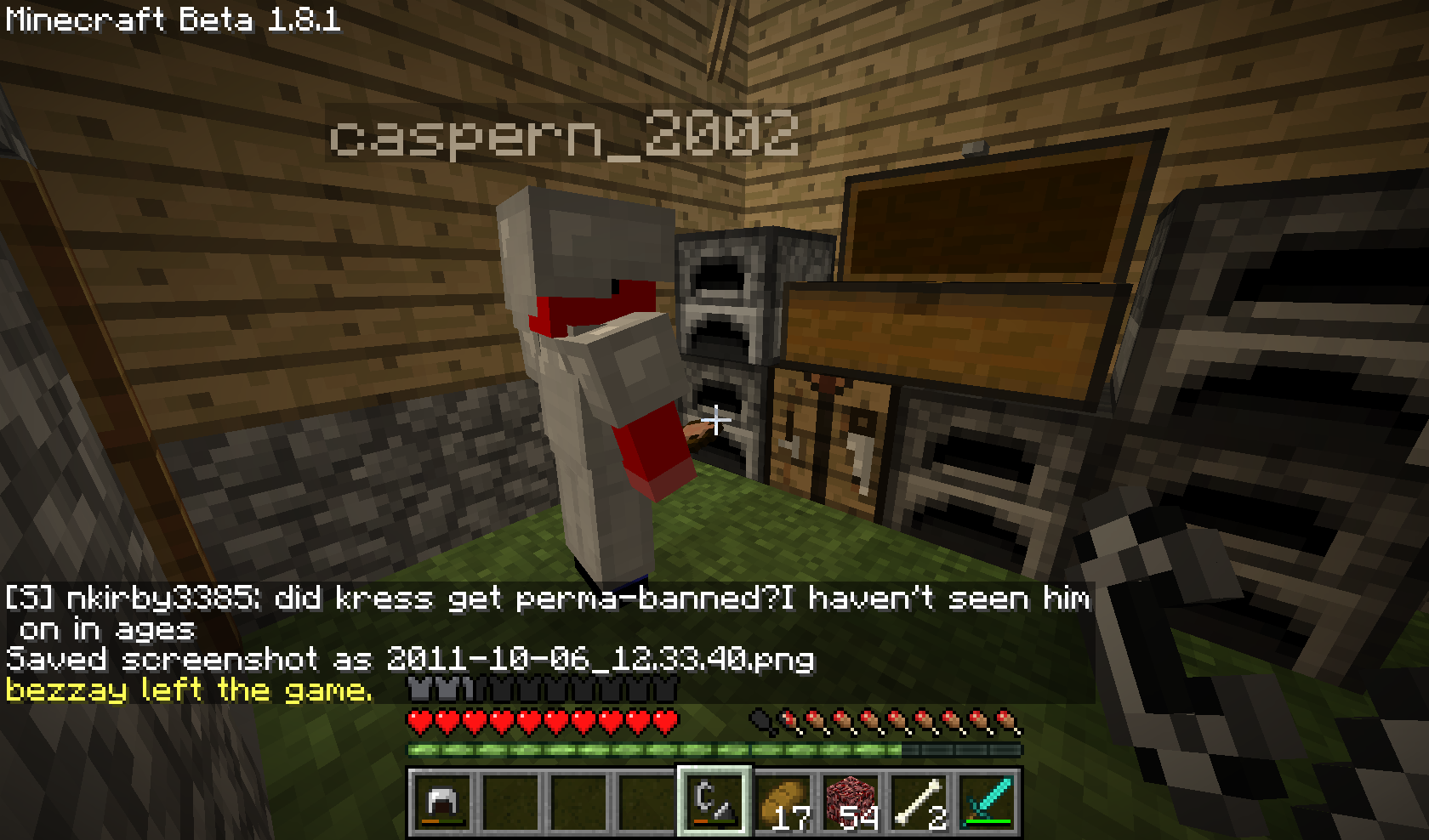The width and height of the screenshot is (1429, 840).
Task: Click the leftmost red heart on the health bar
Action: tap(419, 721)
